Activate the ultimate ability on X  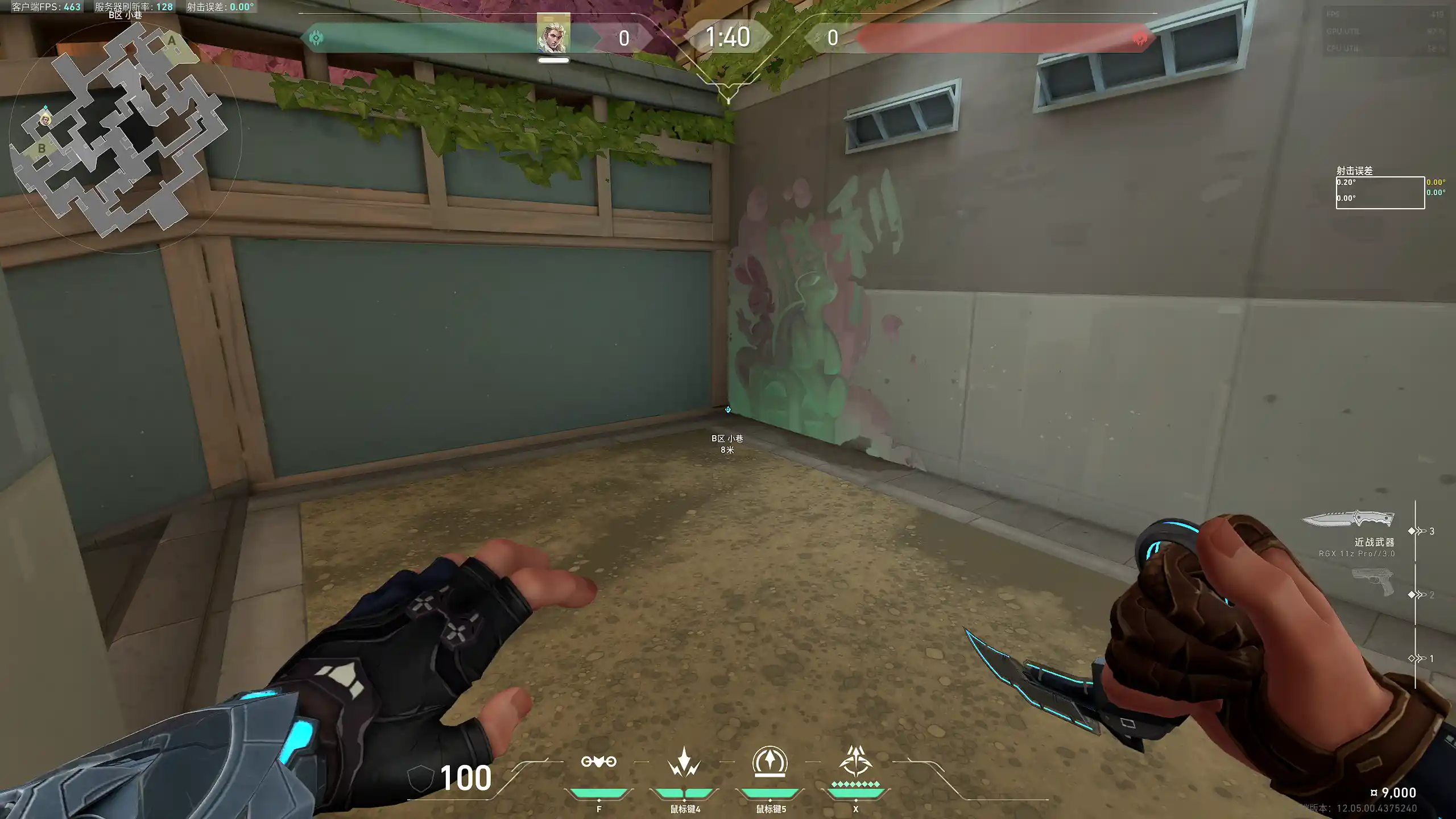[855, 762]
